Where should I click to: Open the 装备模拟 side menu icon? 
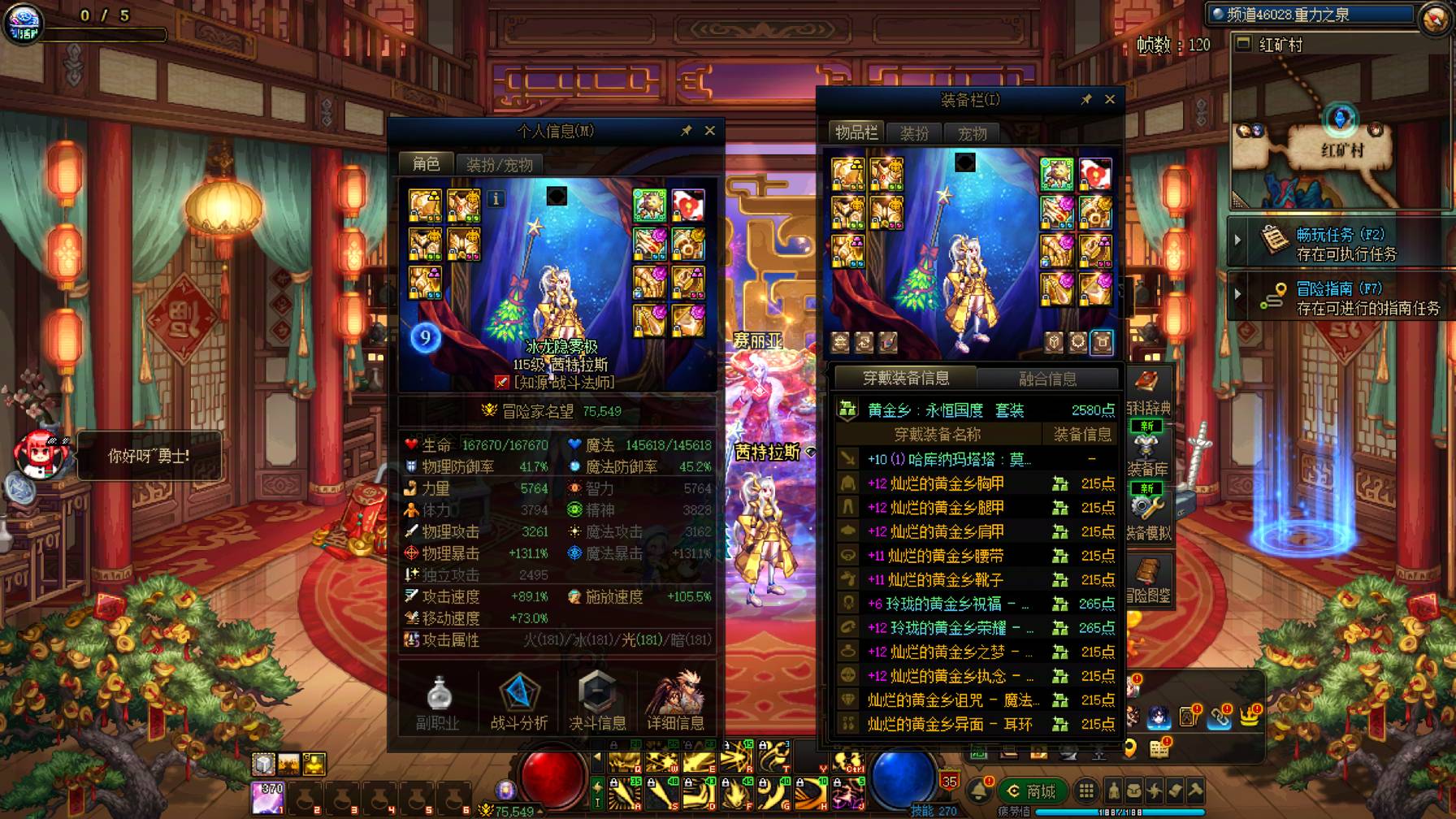1148,518
